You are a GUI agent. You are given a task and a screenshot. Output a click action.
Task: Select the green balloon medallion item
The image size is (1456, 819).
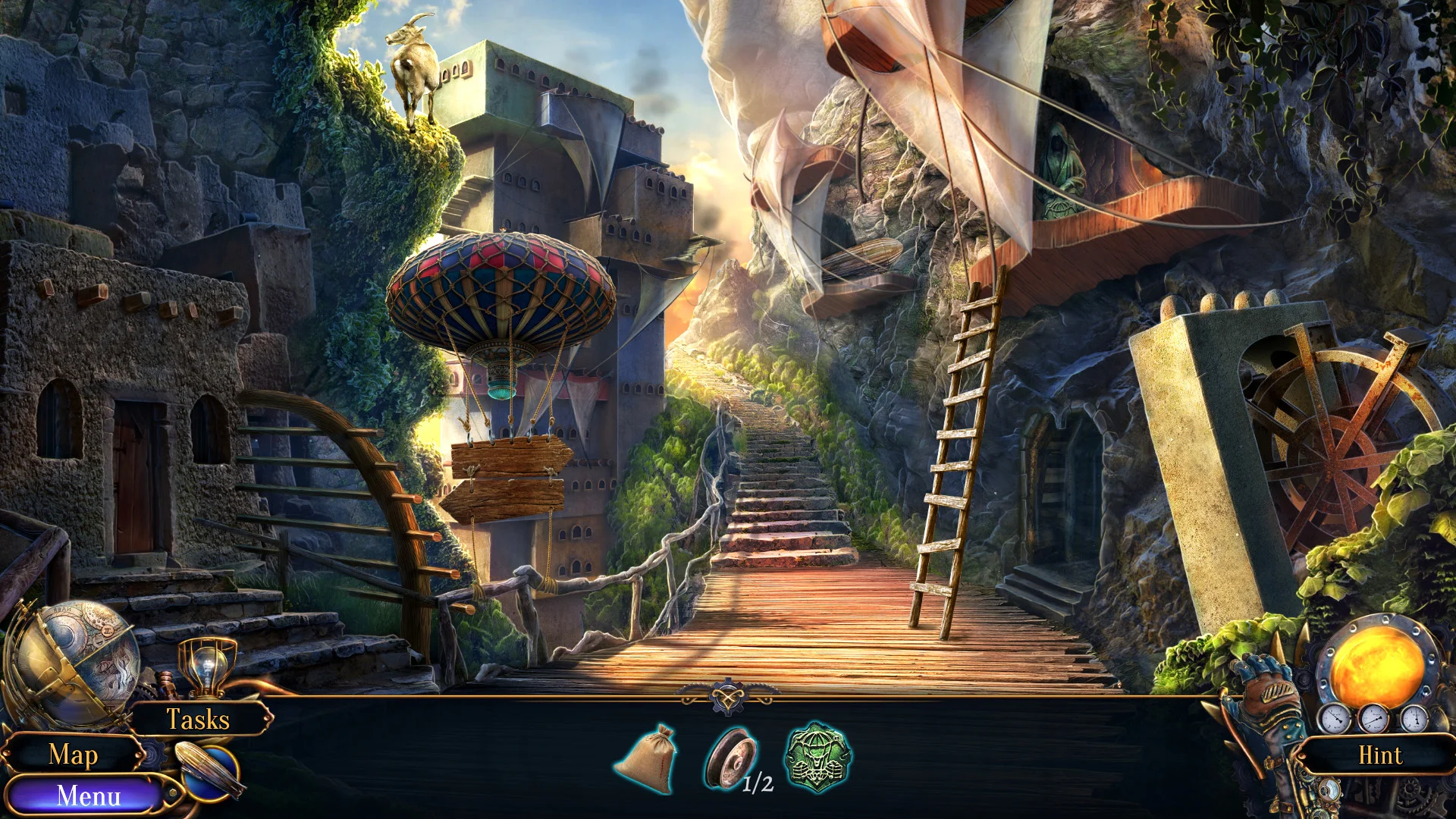click(815, 758)
